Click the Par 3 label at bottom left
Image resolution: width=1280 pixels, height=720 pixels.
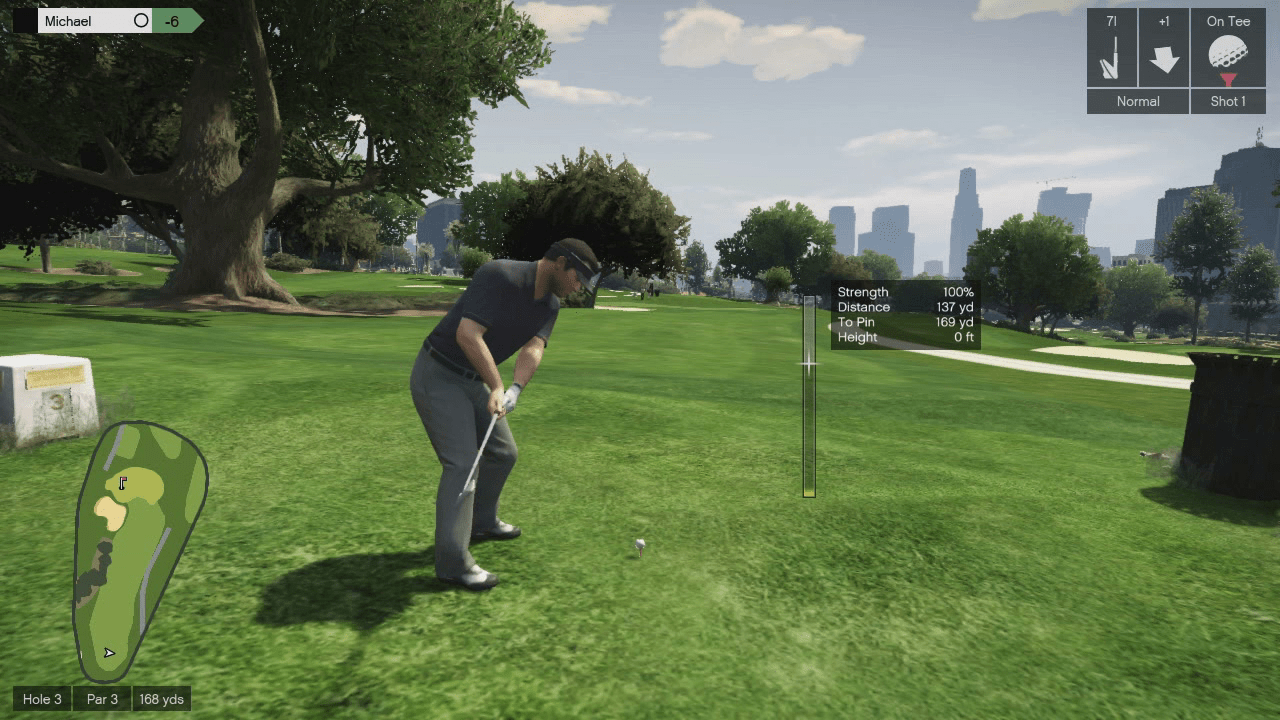coord(101,699)
